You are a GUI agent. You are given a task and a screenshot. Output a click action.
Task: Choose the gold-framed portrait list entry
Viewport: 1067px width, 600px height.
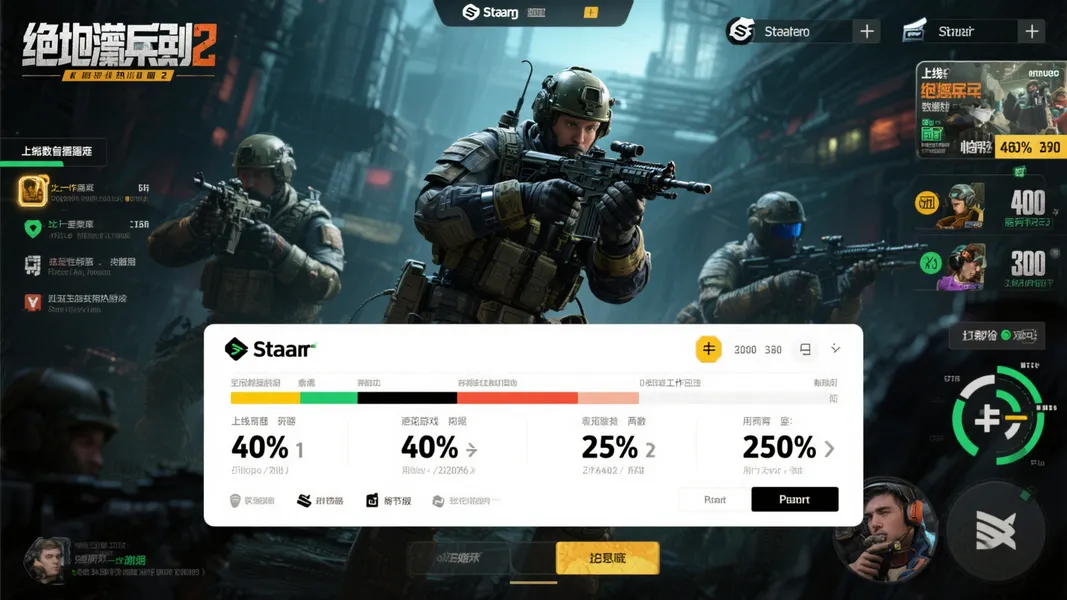[33, 190]
